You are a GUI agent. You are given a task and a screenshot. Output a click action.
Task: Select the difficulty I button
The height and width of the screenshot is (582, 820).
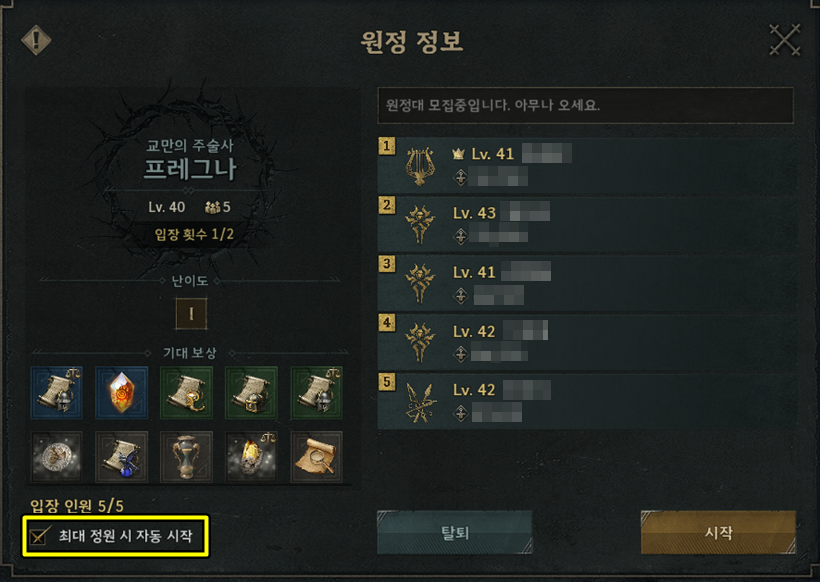tap(190, 314)
